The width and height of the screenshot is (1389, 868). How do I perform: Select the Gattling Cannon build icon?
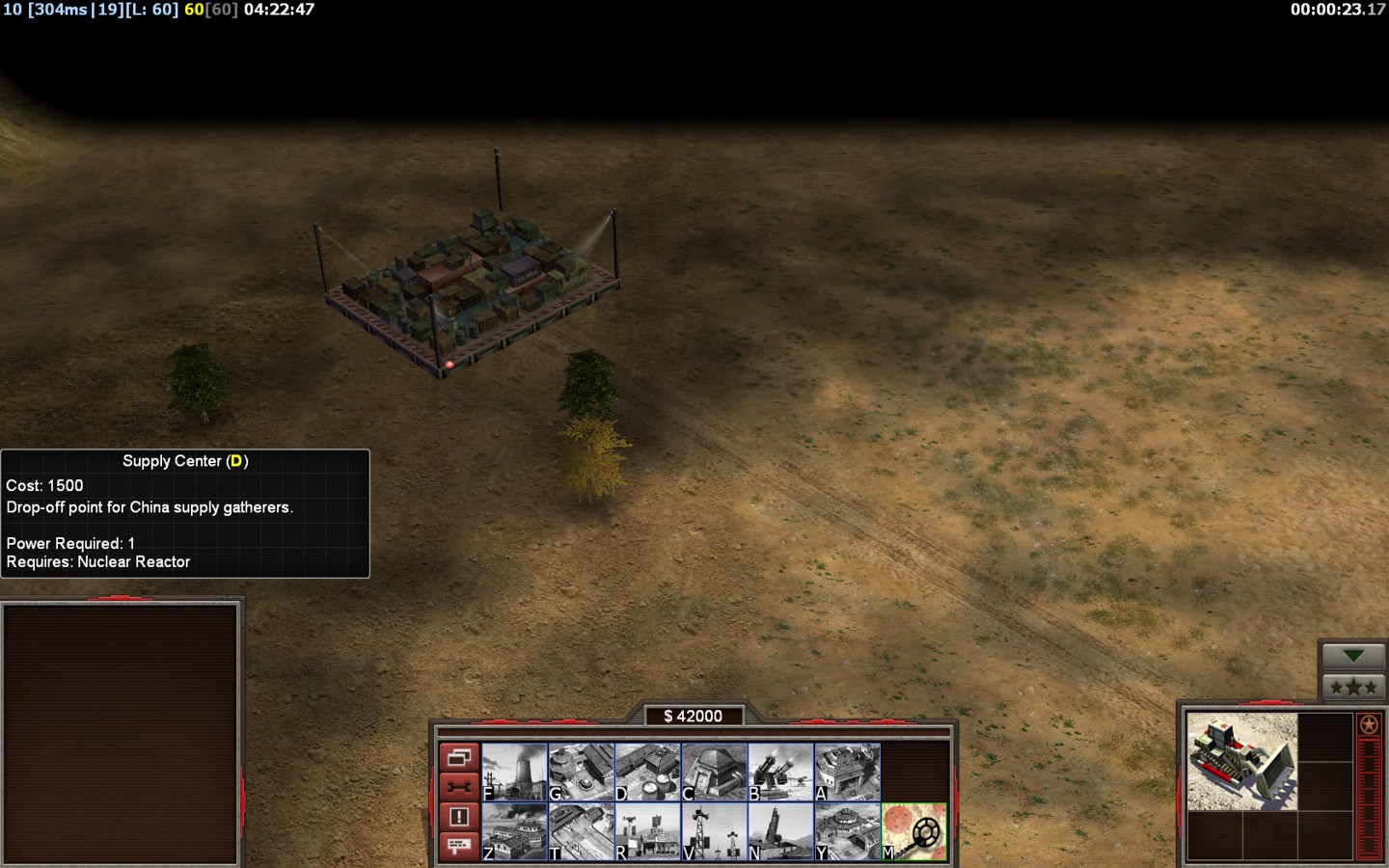click(781, 772)
